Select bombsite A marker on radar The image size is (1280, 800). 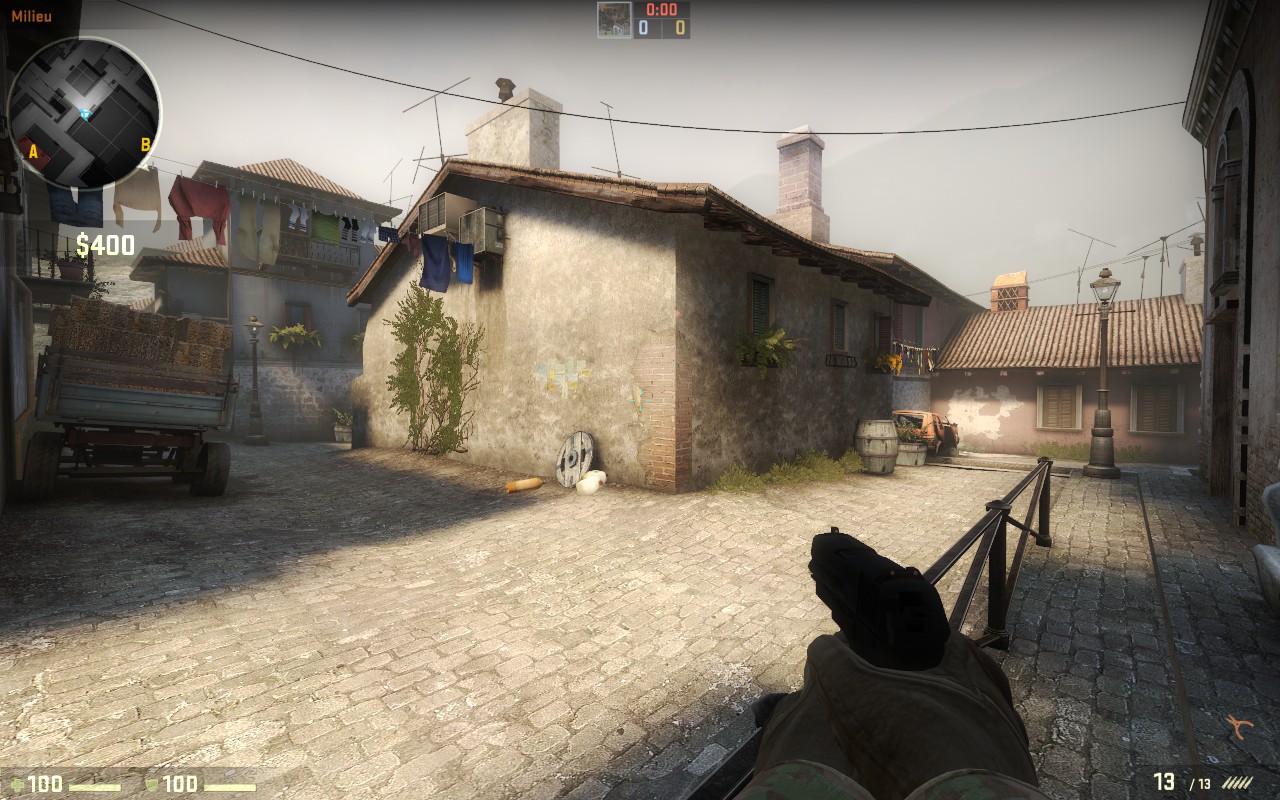point(34,152)
